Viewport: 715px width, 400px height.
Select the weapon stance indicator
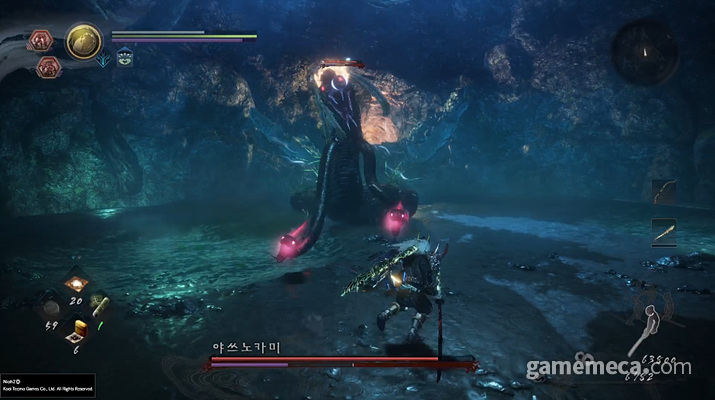653,322
